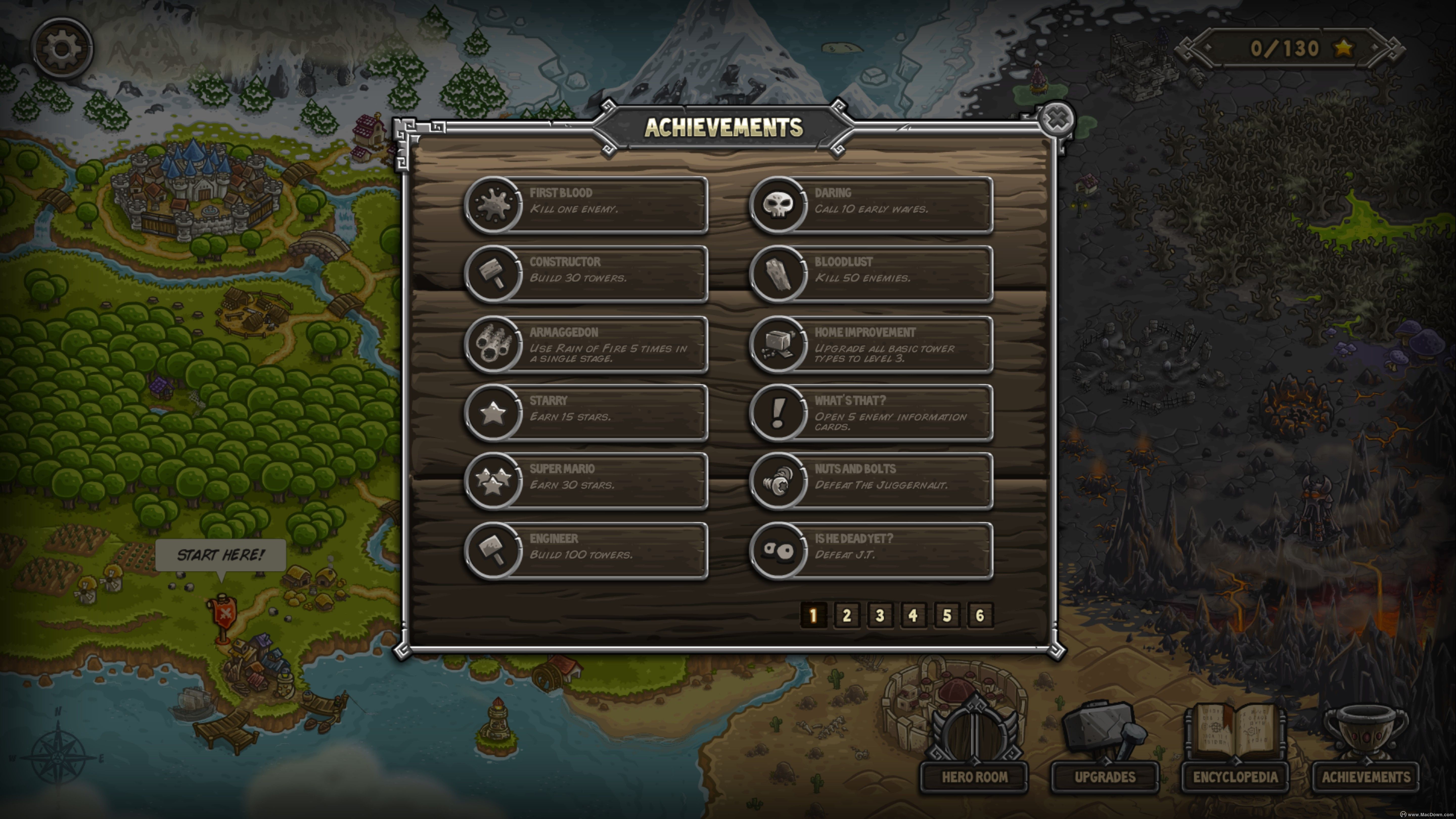Image resolution: width=1456 pixels, height=819 pixels.
Task: Select the Nuts and Bolts achievement
Action: pyautogui.click(x=871, y=481)
